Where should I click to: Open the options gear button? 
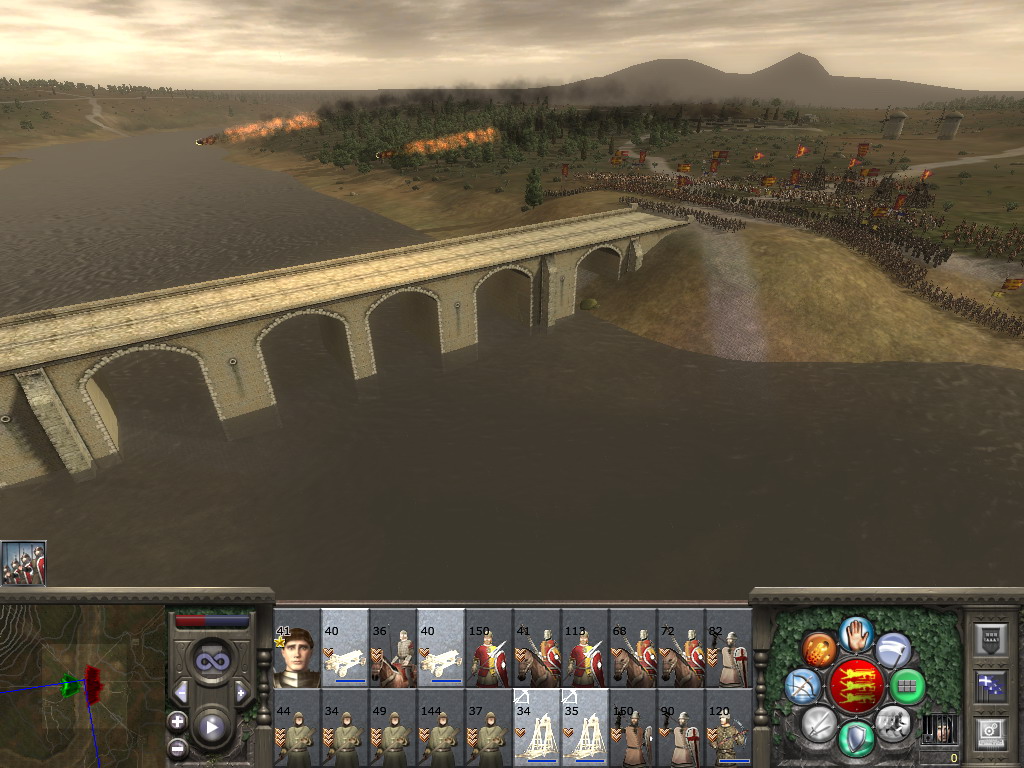click(989, 733)
